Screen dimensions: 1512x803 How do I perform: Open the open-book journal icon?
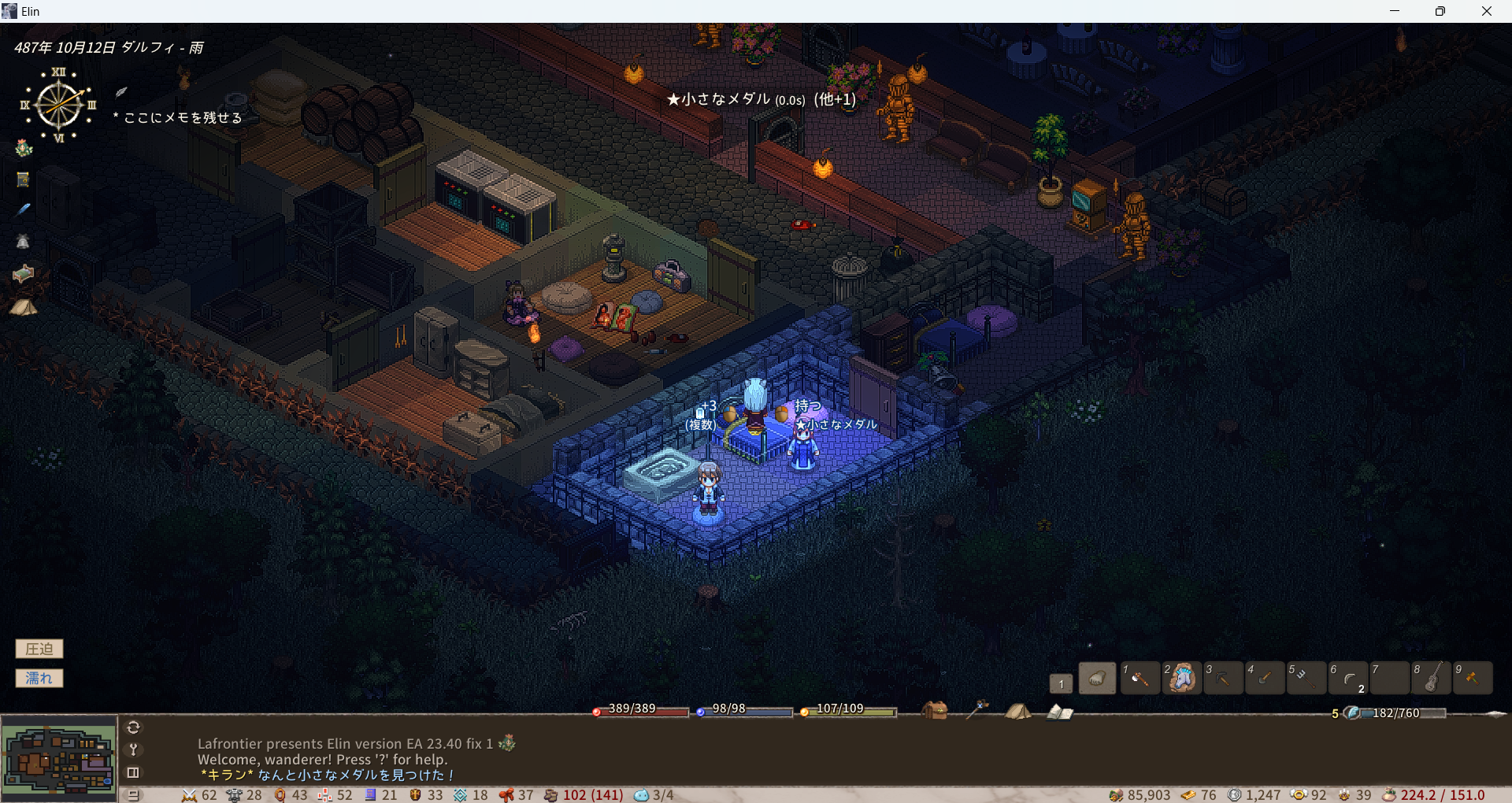click(x=1059, y=712)
